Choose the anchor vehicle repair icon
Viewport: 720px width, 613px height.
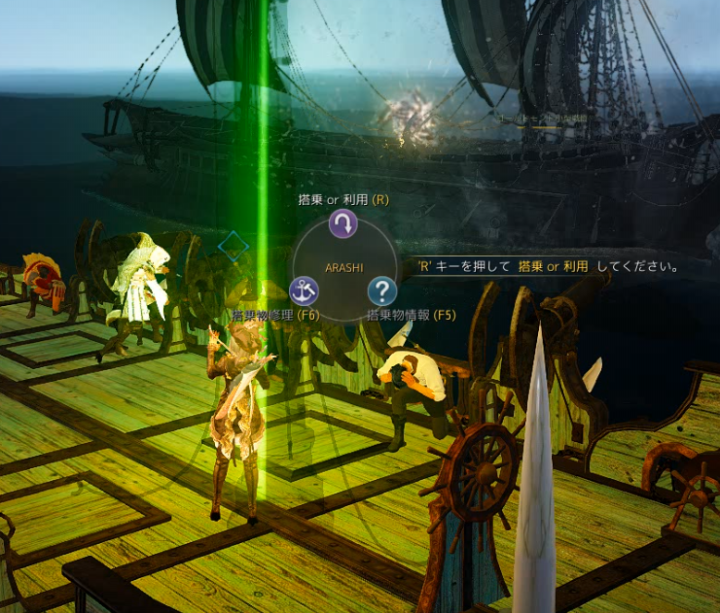(304, 291)
